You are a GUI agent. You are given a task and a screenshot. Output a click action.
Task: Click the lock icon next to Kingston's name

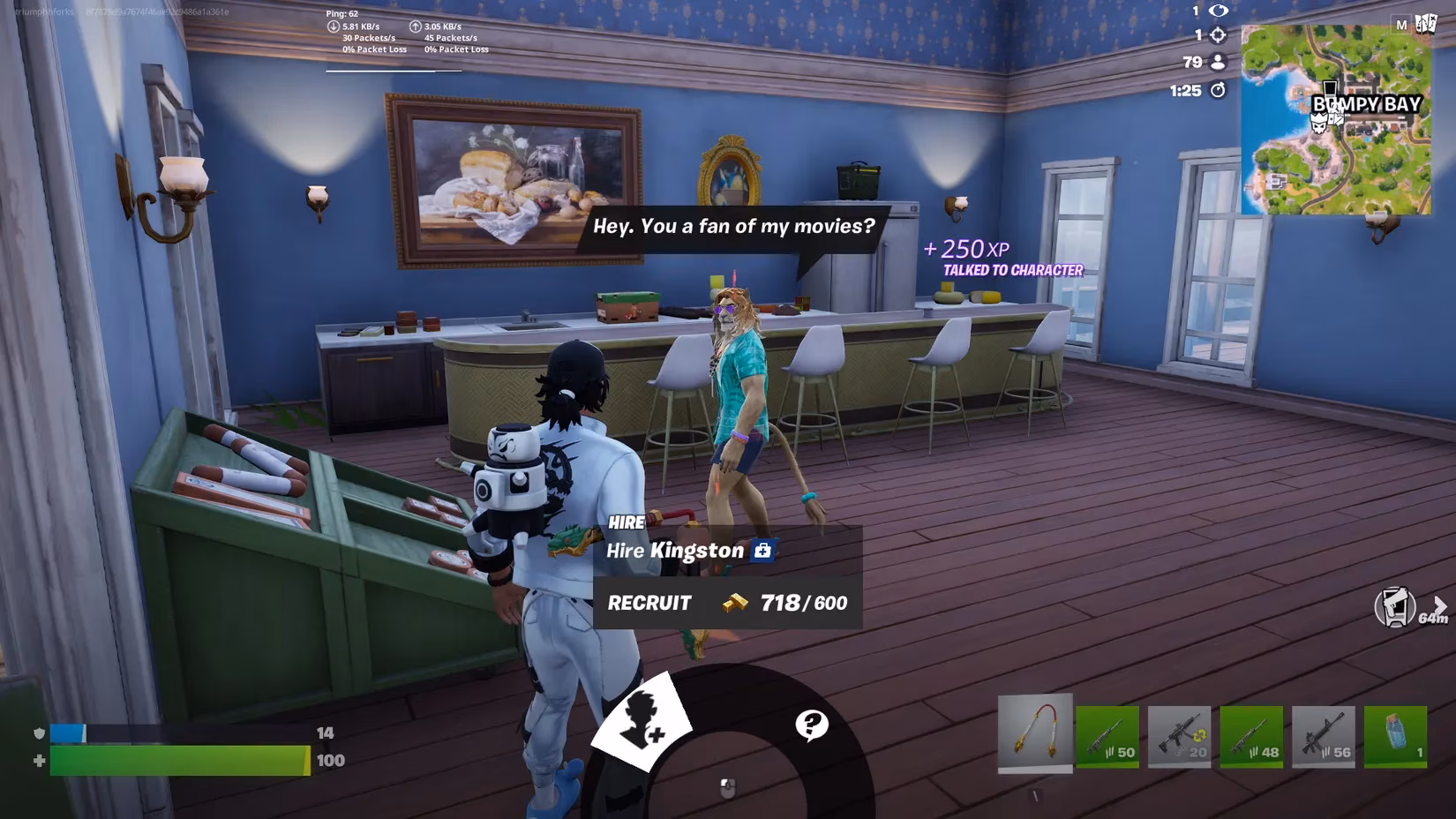764,550
